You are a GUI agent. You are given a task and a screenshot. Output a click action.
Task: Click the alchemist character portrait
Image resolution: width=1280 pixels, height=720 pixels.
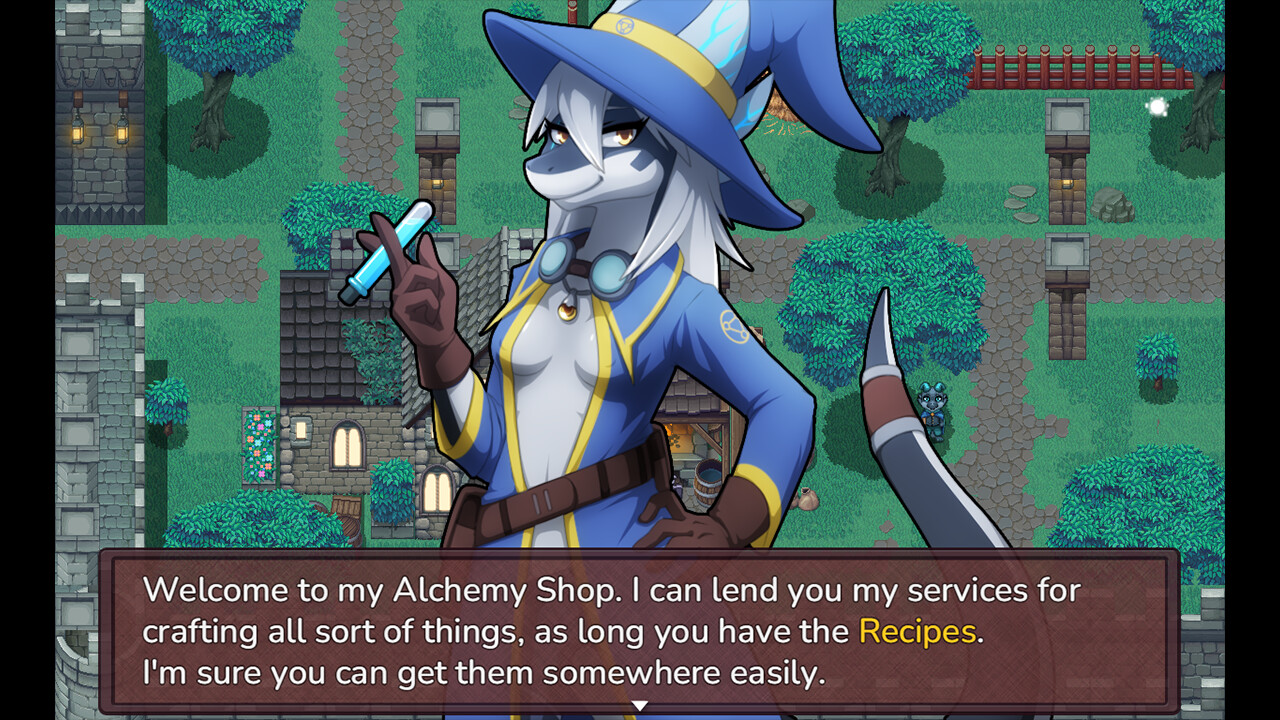[600, 300]
